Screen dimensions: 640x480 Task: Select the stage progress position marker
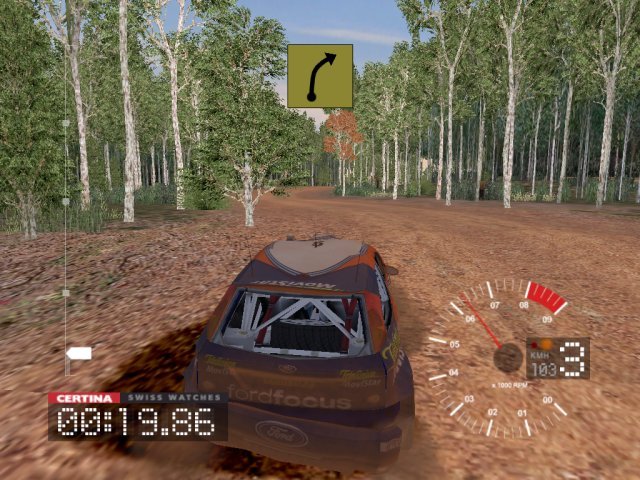(x=79, y=353)
